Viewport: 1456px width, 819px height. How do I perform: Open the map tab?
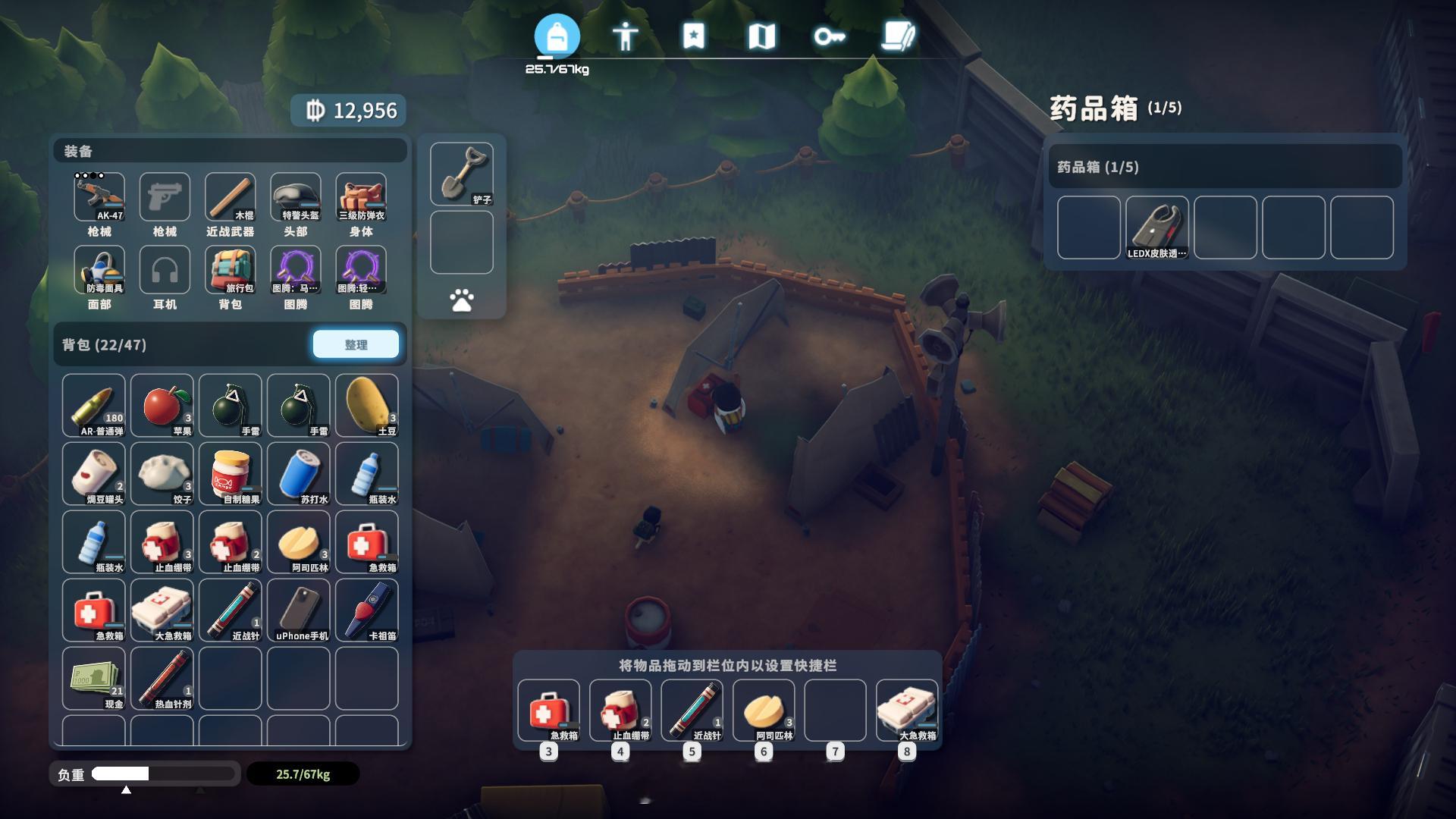[761, 36]
